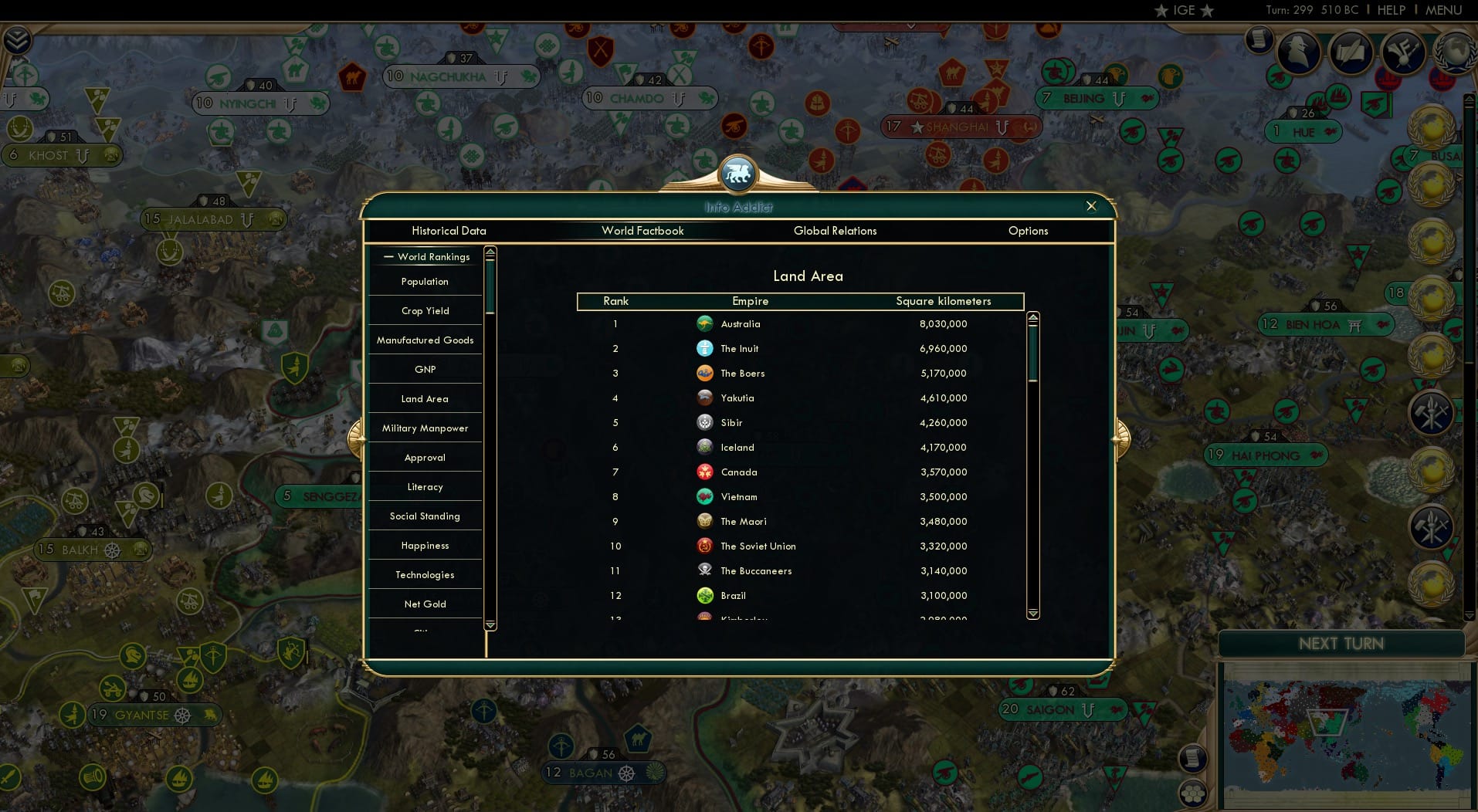Show the Happiness ranking
This screenshot has width=1478, height=812.
[x=424, y=545]
